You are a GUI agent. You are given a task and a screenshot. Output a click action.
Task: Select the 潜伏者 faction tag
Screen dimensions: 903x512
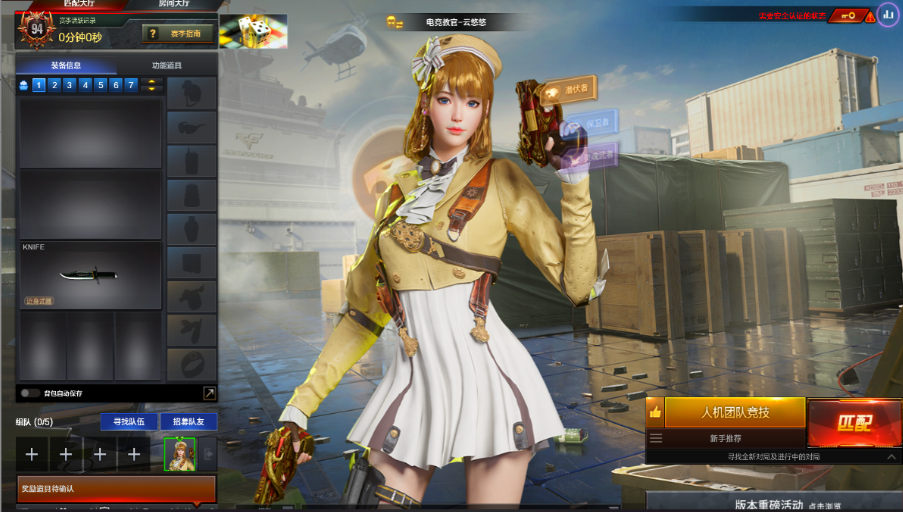pos(566,90)
